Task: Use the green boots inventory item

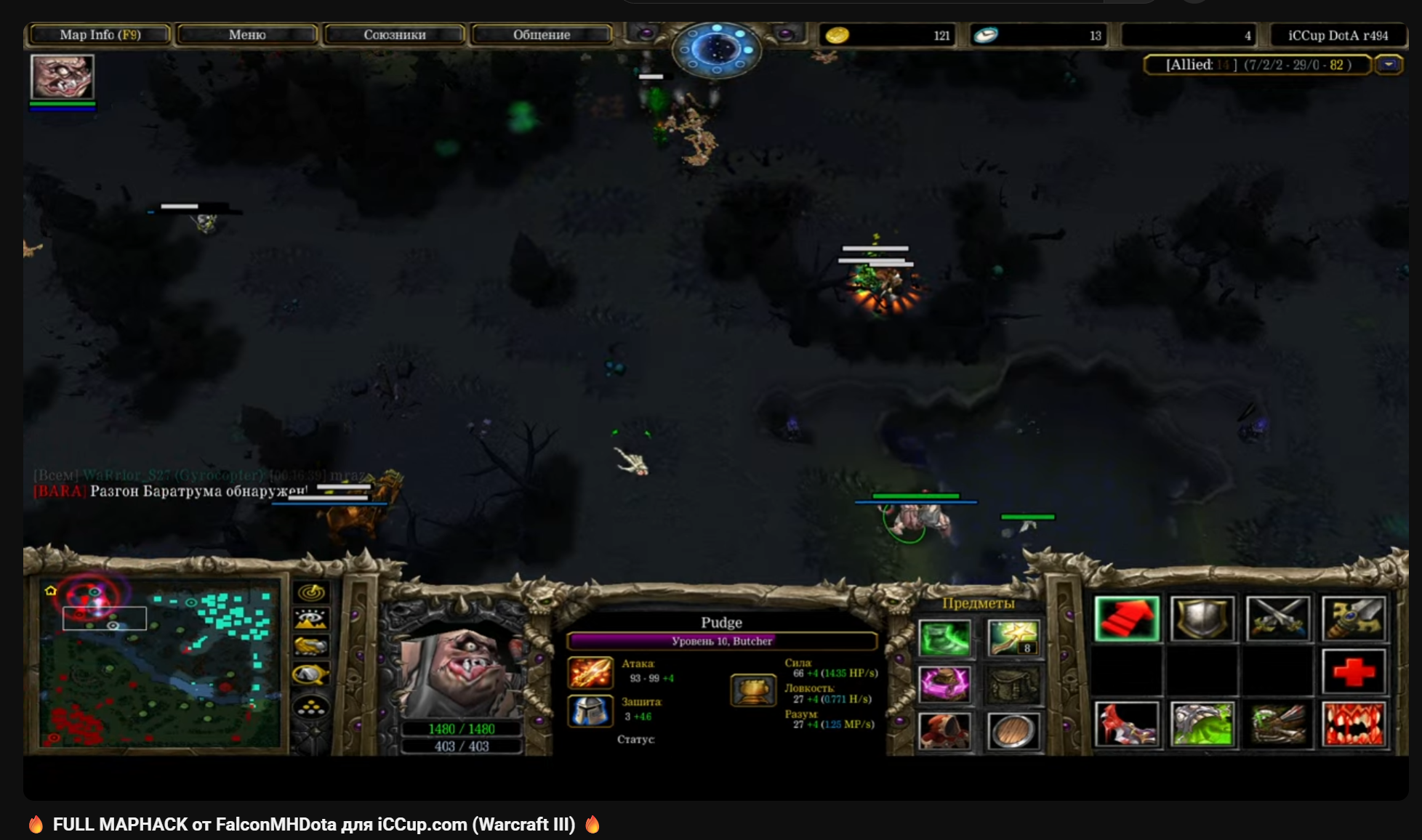Action: (944, 638)
